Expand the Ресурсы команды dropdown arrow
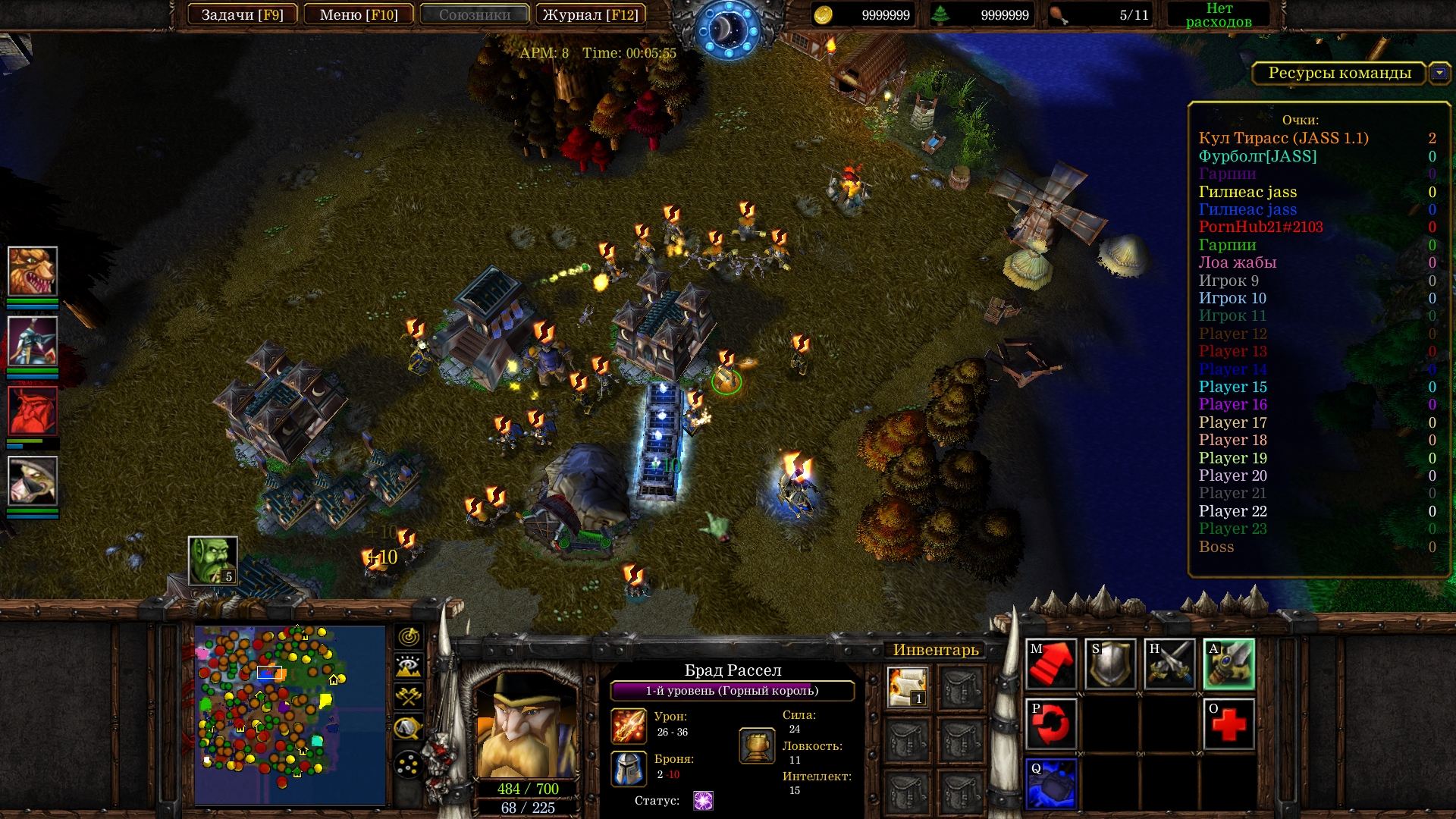Image resolution: width=1456 pixels, height=819 pixels. pos(1439,74)
